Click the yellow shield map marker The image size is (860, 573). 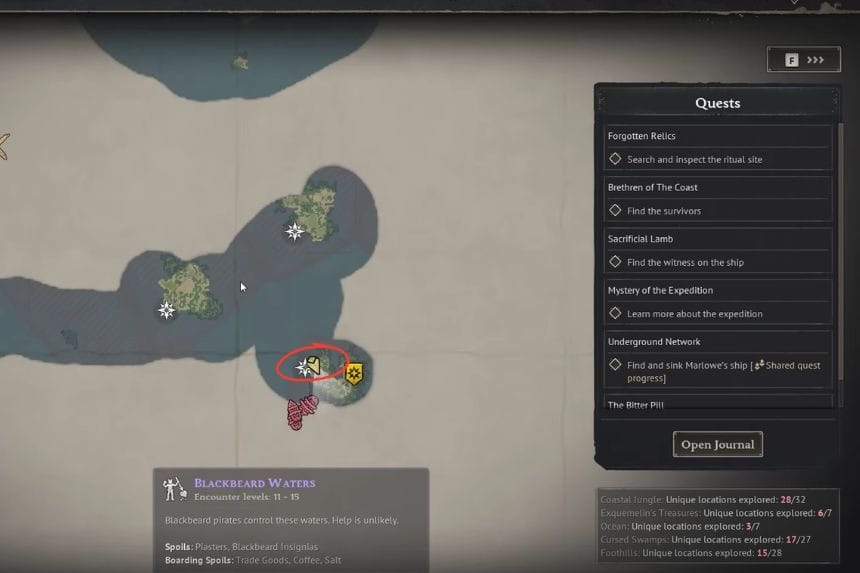coord(353,374)
